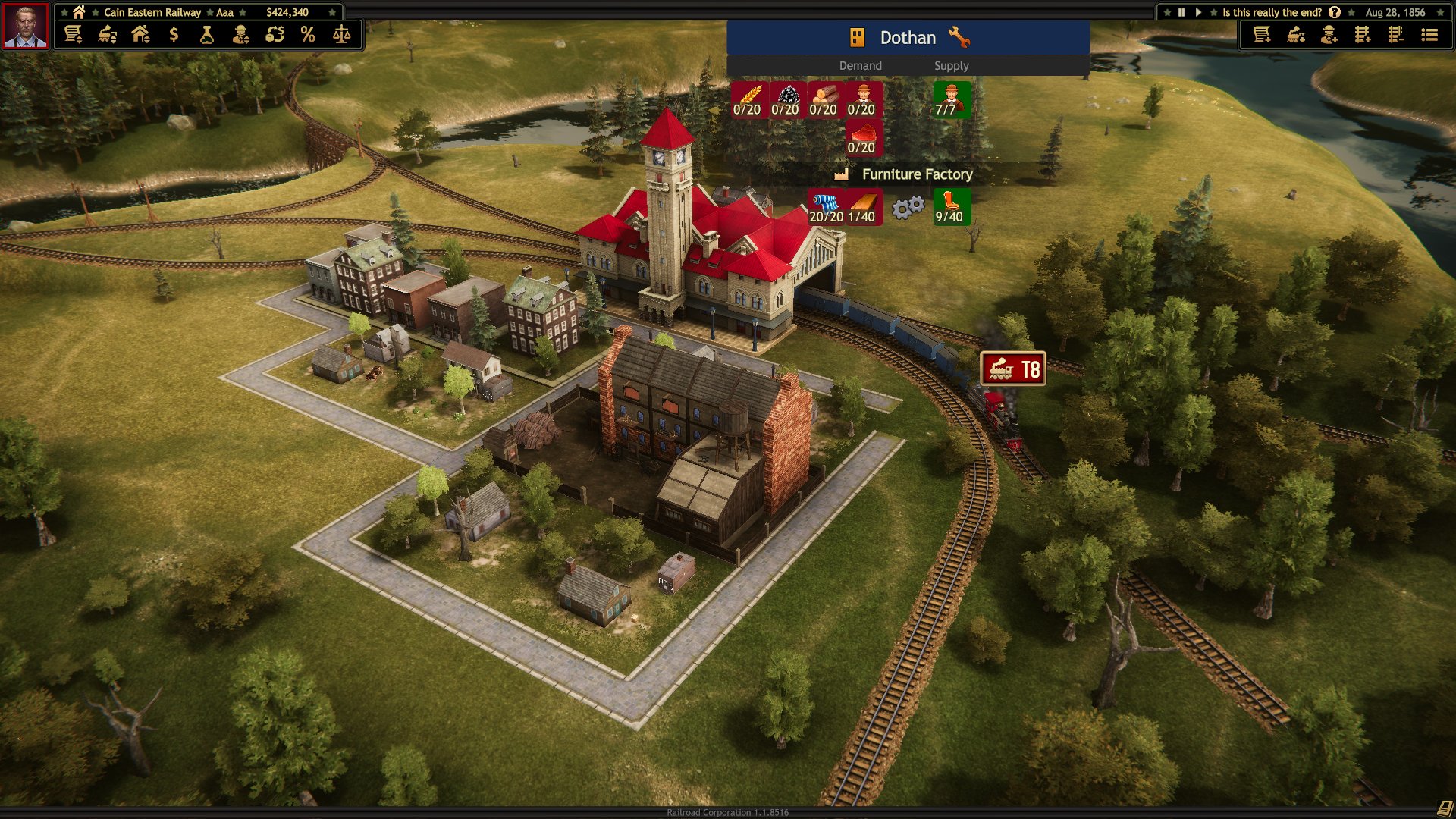Expand the personnel dropdown in the left toolbar
The width and height of the screenshot is (1456, 819).
point(242,34)
